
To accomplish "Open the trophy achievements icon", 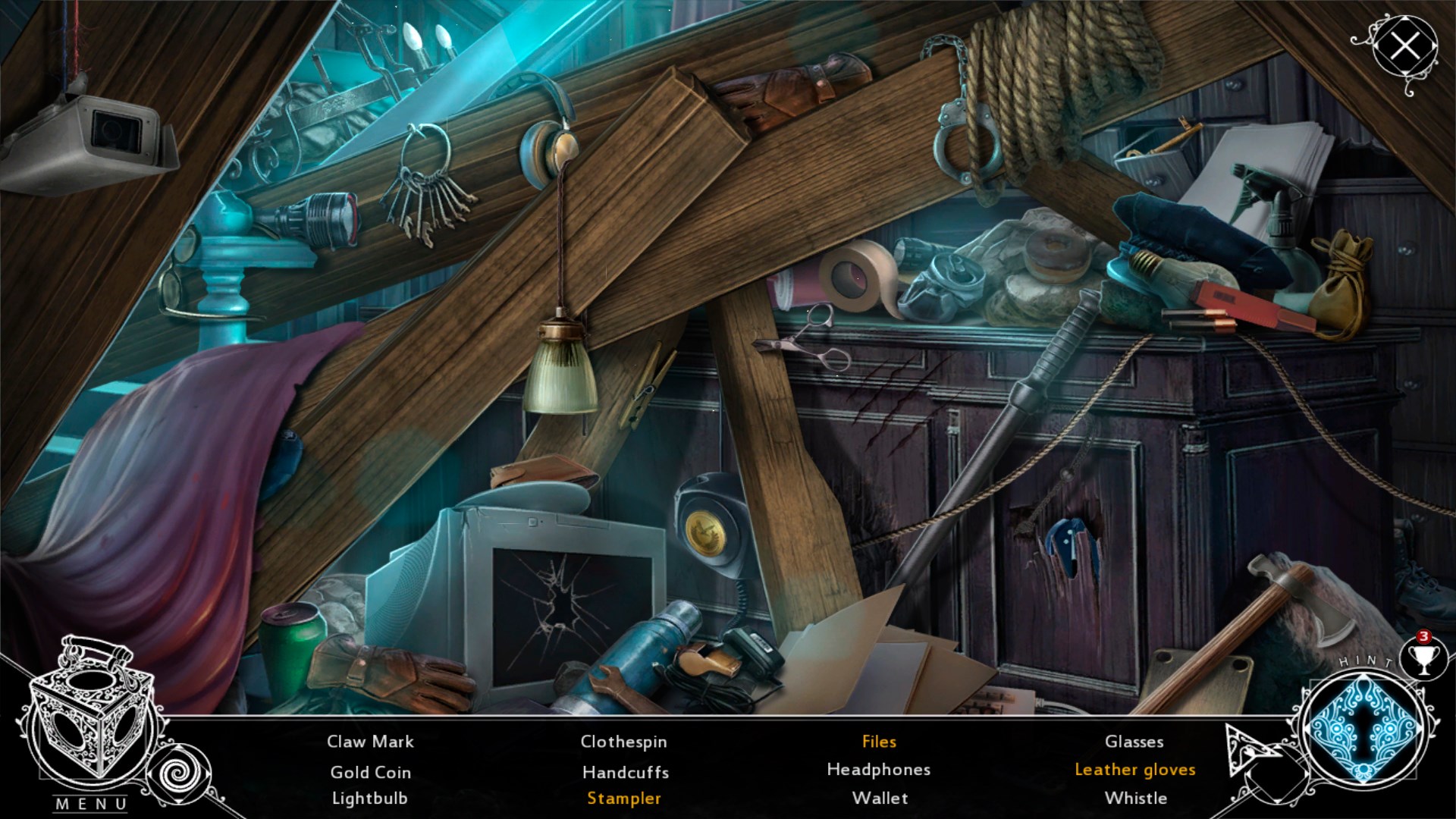I will 1423,658.
